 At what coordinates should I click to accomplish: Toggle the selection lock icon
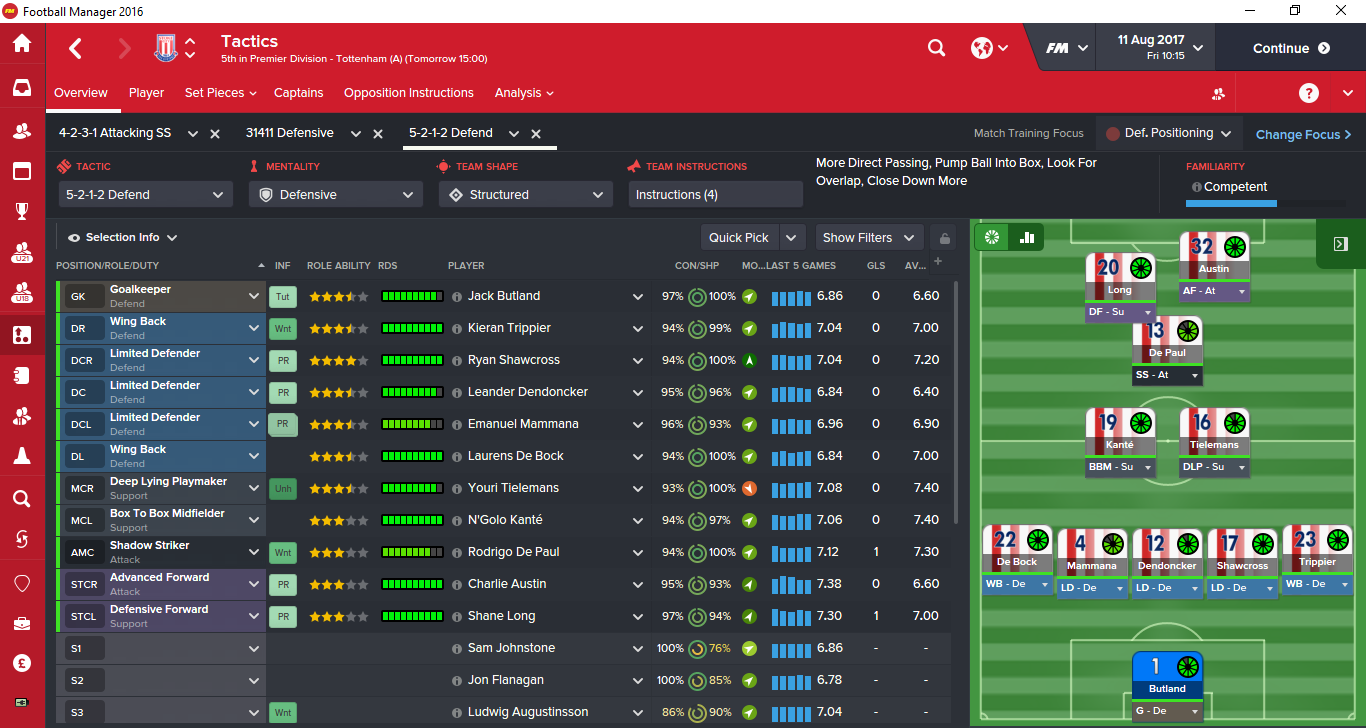click(943, 237)
